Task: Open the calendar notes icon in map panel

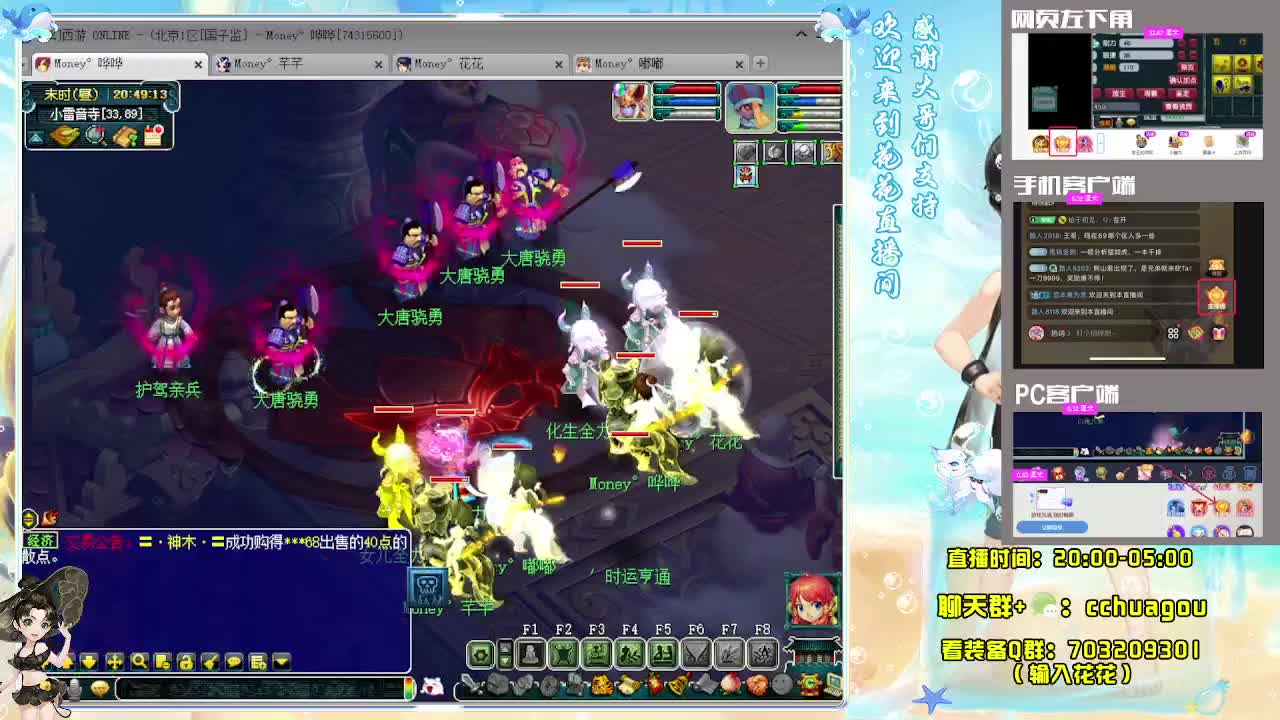Action: 153,136
